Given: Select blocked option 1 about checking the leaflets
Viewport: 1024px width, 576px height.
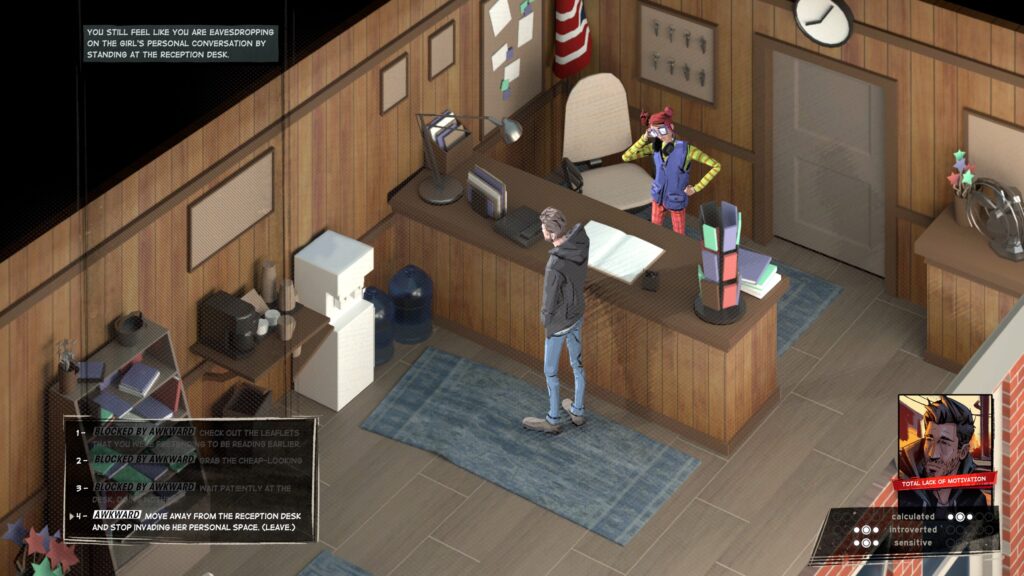Looking at the screenshot, I should coord(190,437).
